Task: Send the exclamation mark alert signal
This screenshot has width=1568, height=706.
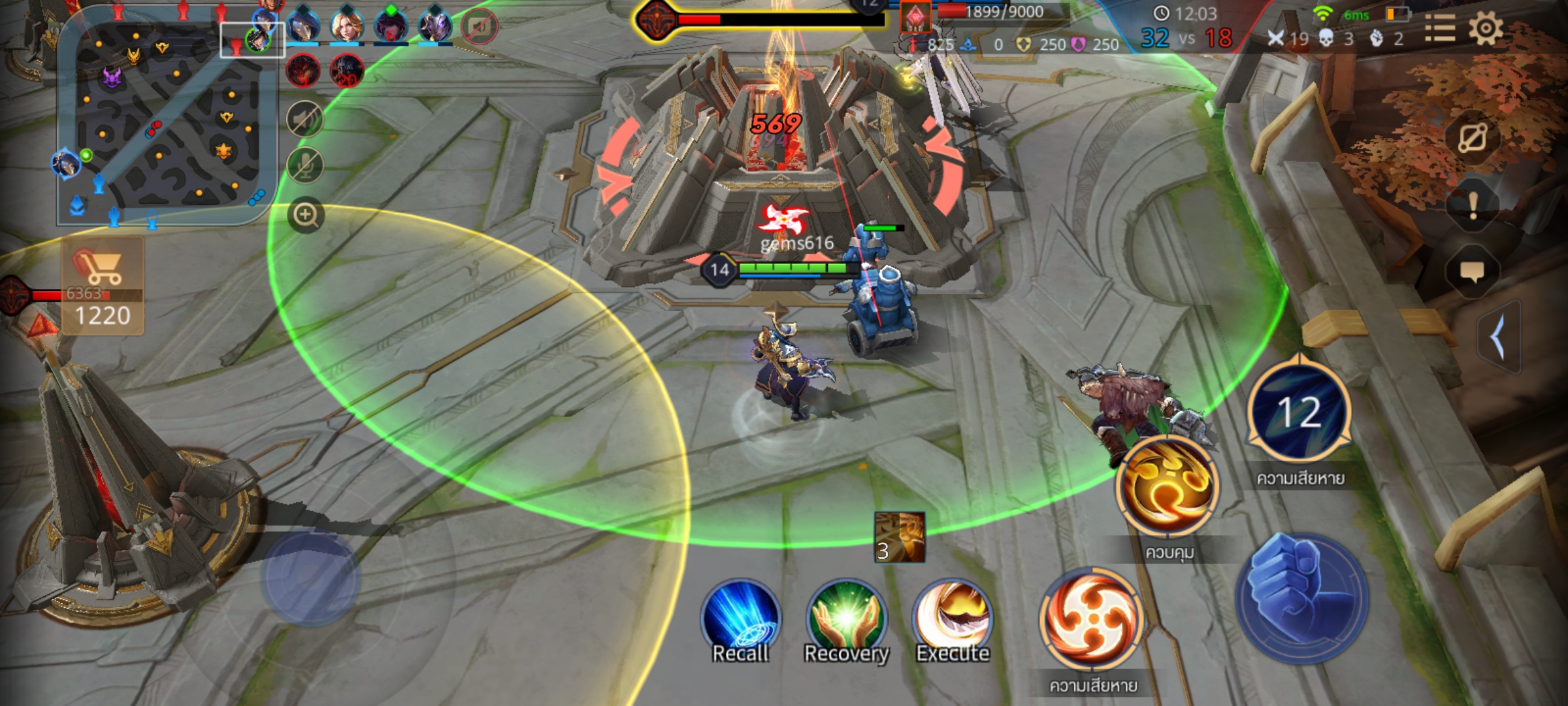Action: click(1473, 206)
